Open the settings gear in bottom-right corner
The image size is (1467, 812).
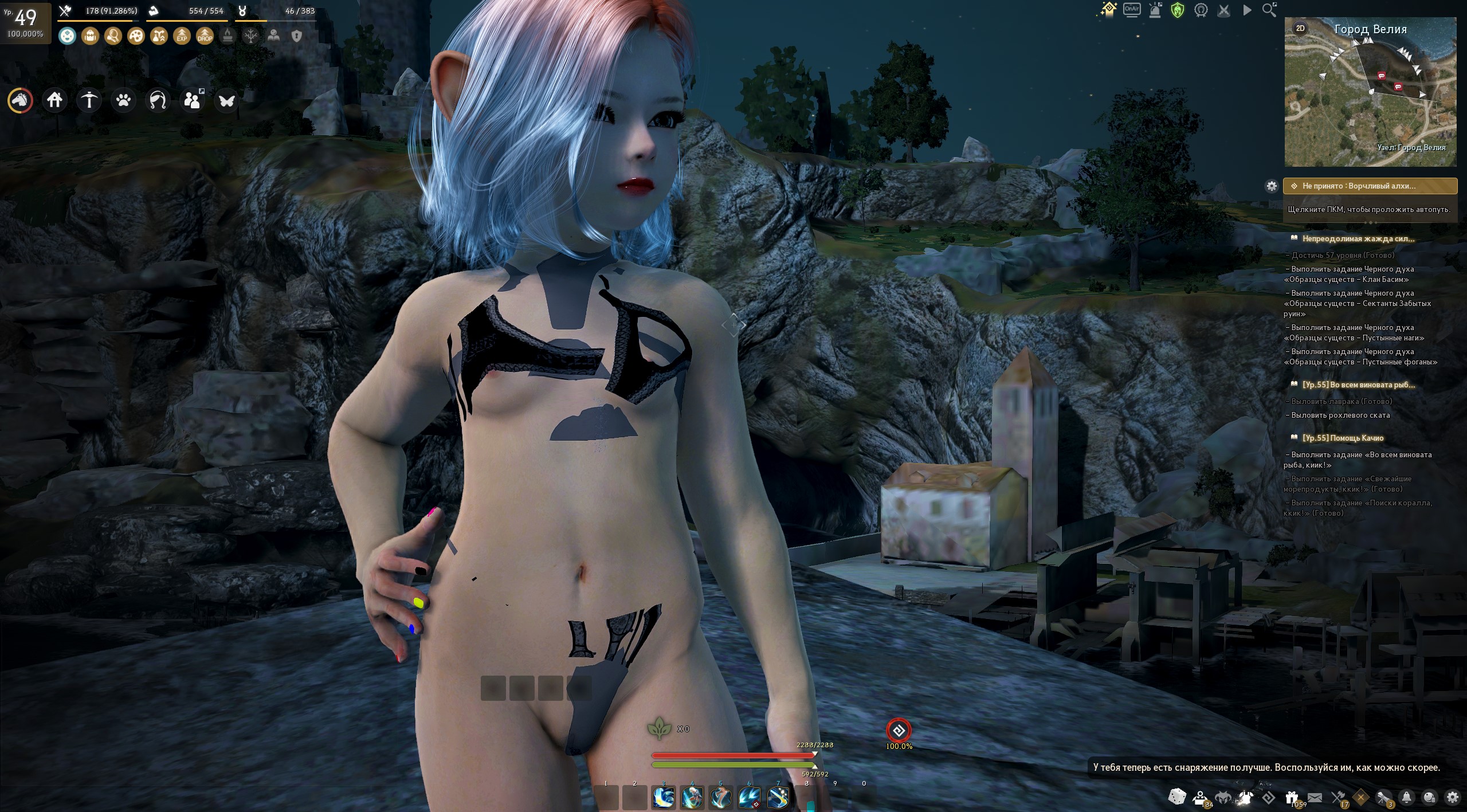tap(1452, 798)
